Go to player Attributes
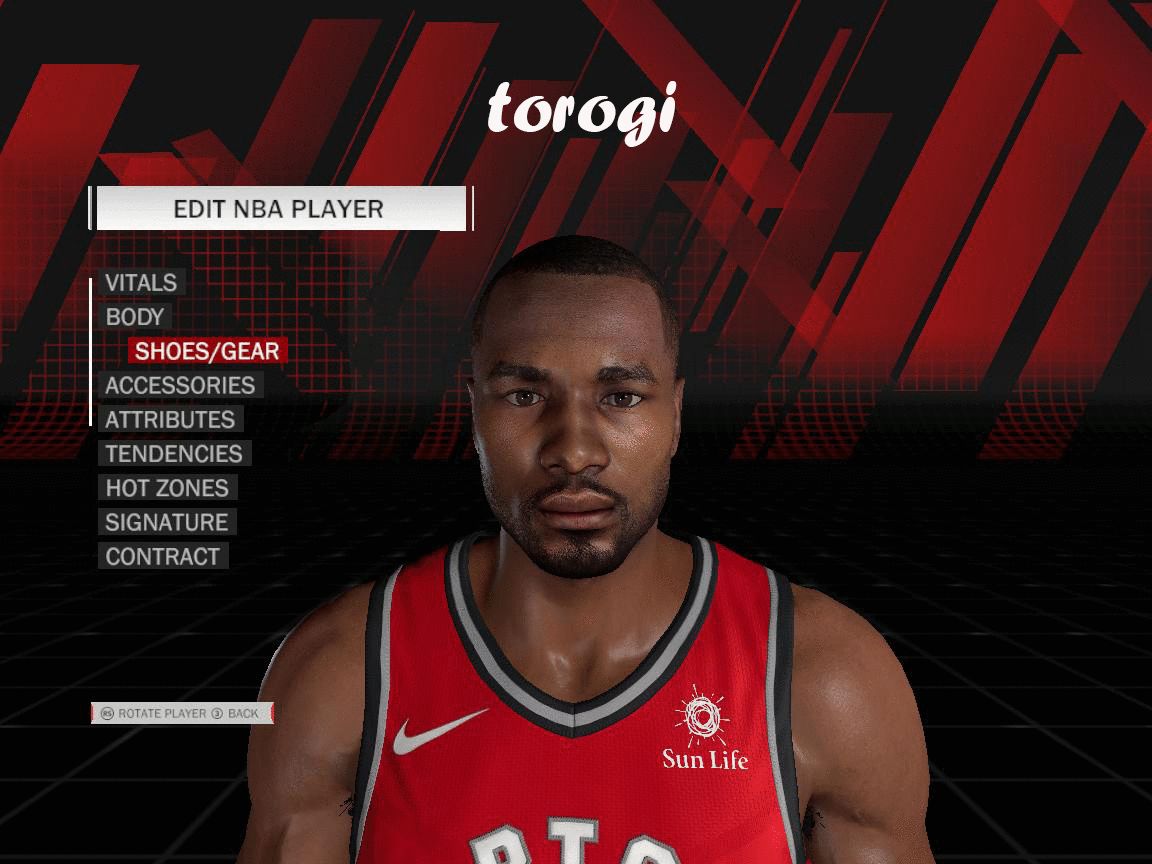This screenshot has width=1152, height=864. [x=170, y=420]
